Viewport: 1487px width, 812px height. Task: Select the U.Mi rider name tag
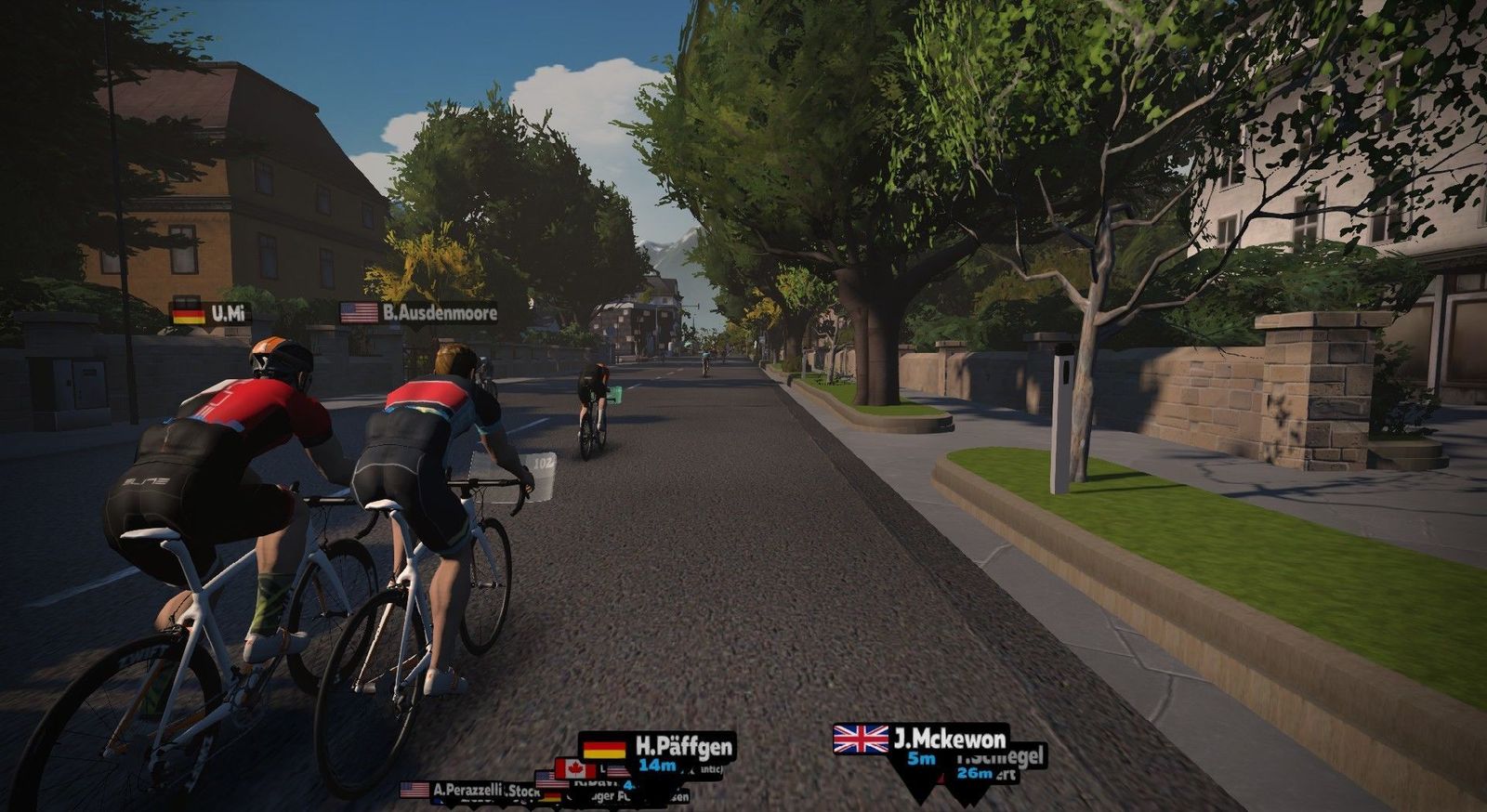[x=211, y=313]
